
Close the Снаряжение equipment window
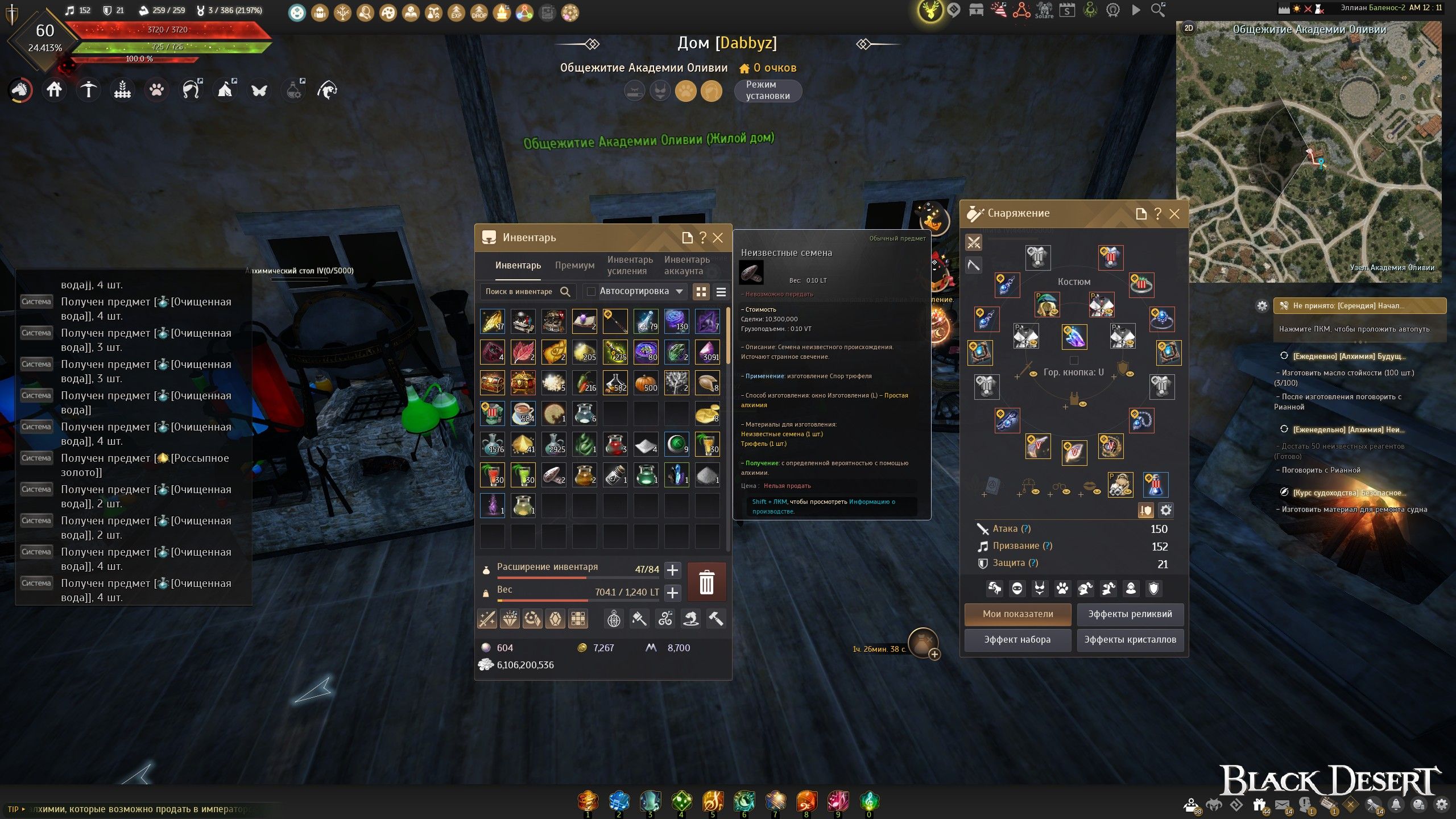[1174, 214]
